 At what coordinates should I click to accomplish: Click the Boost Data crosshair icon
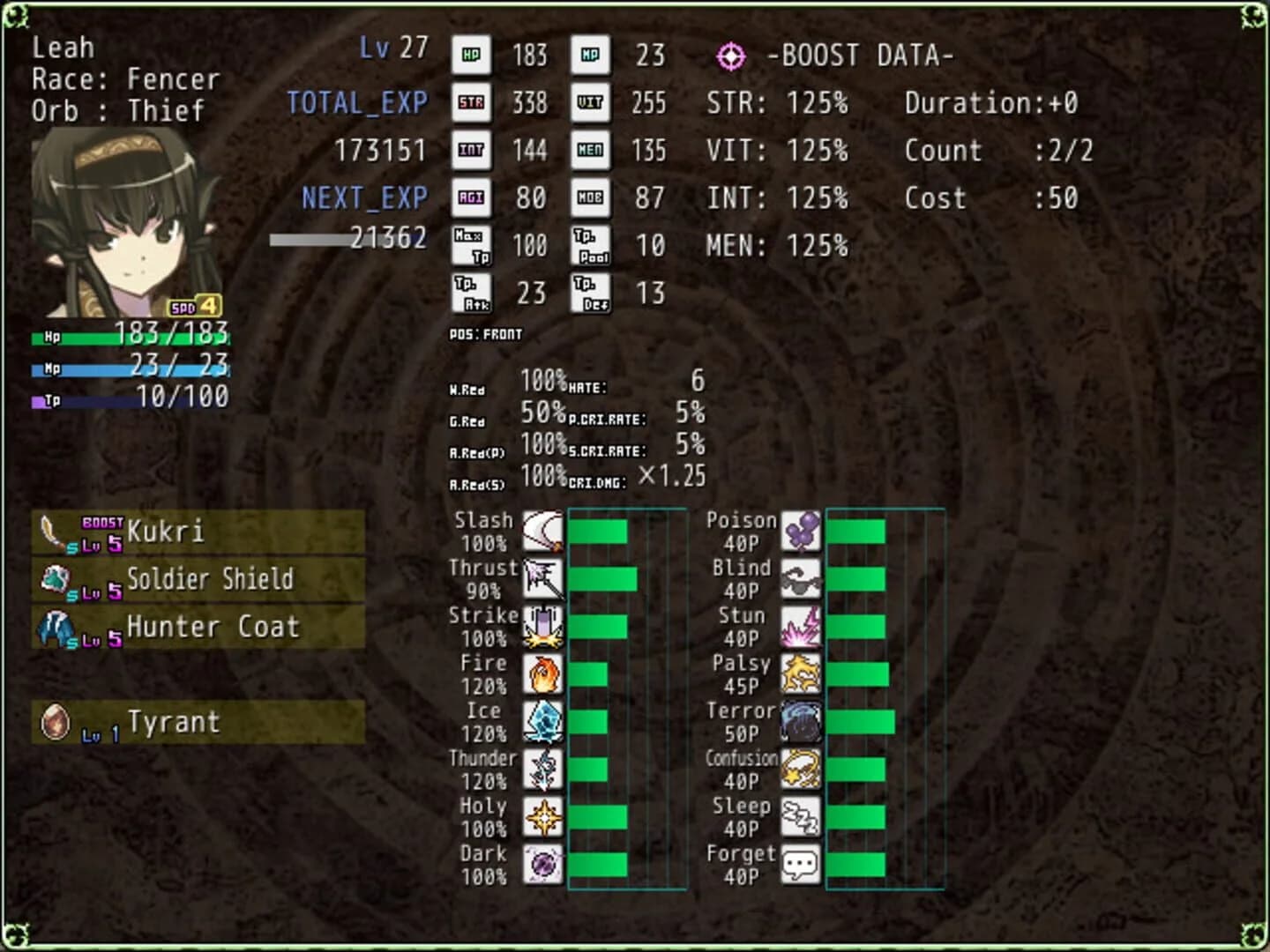coord(729,55)
